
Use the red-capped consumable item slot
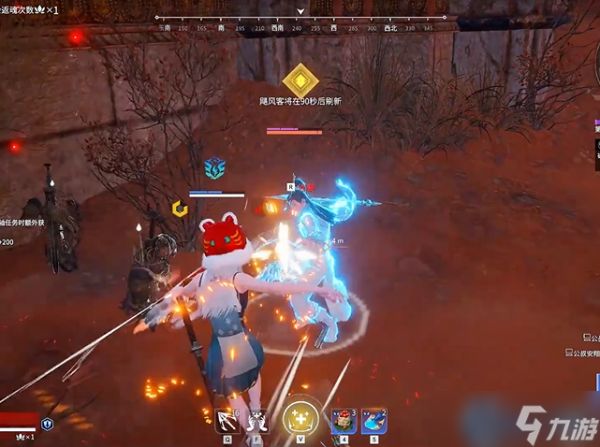pos(344,420)
